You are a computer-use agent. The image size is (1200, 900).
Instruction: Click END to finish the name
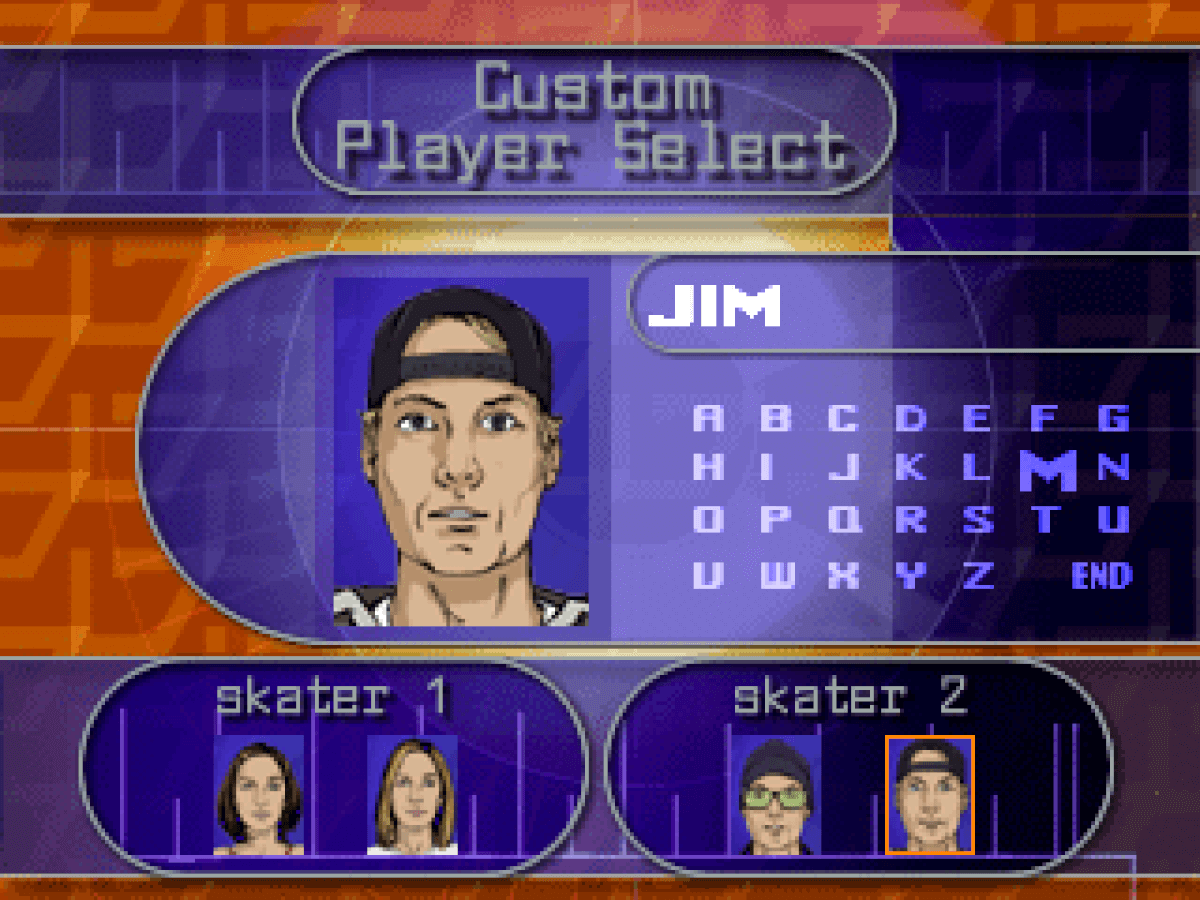coord(1101,576)
